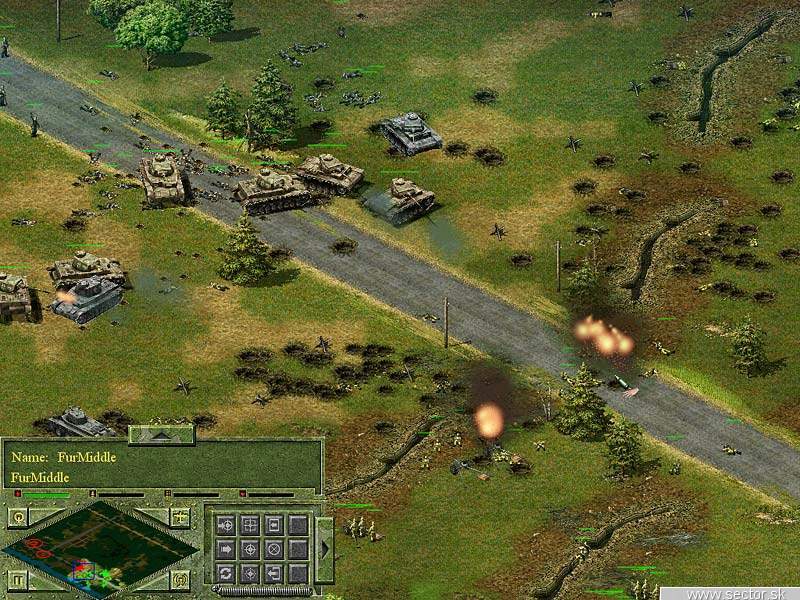Pause the game with the pause button

(17, 579)
